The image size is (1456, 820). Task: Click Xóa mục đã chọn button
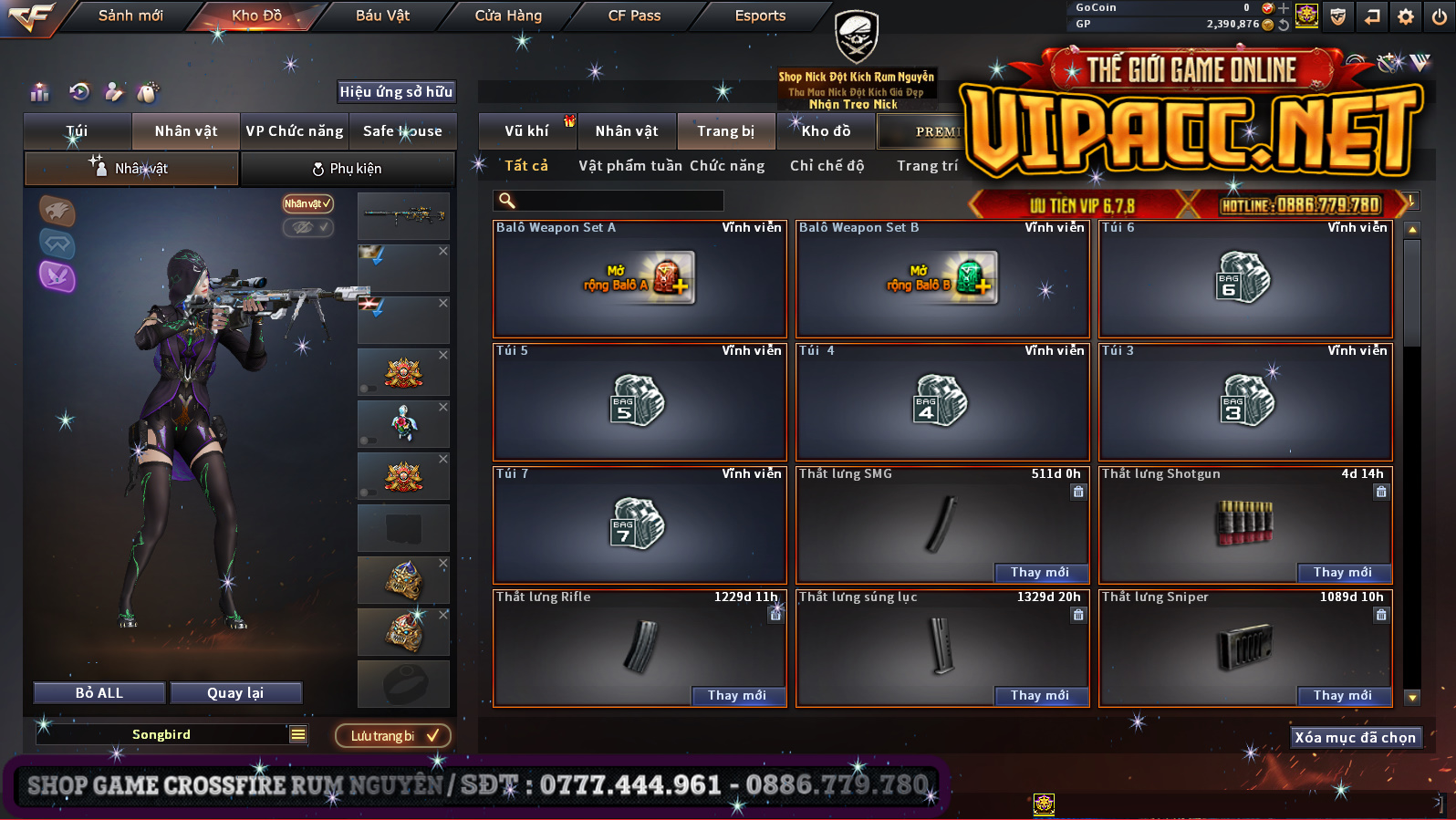[1355, 737]
